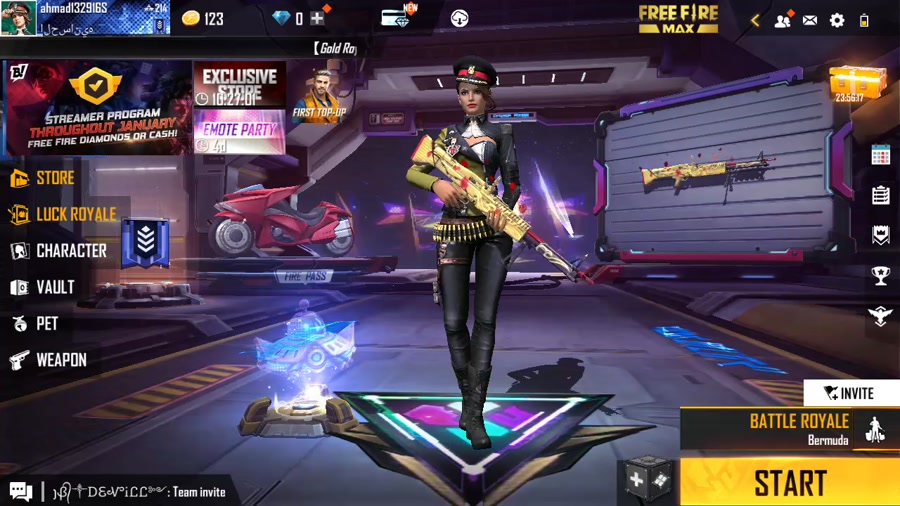Start the match with the START button
This screenshot has height=506, width=900.
789,483
